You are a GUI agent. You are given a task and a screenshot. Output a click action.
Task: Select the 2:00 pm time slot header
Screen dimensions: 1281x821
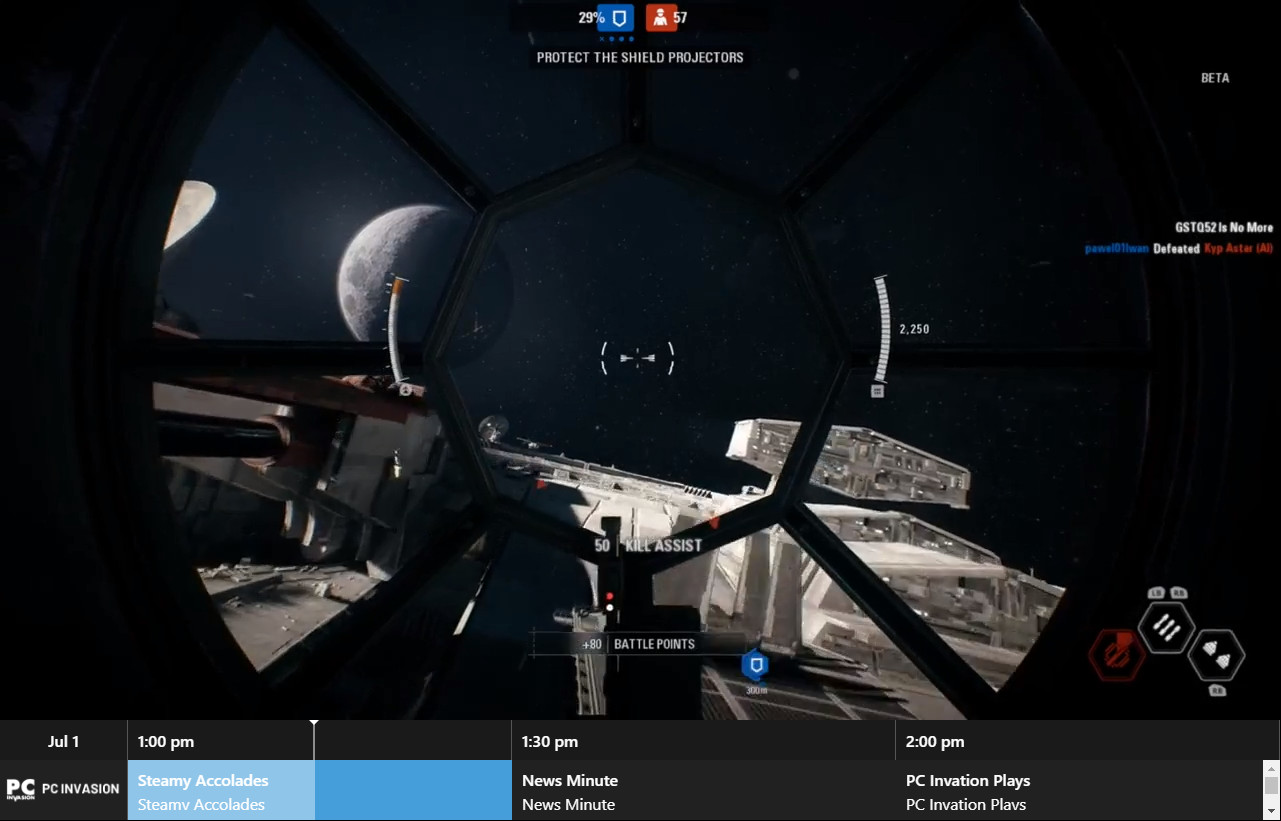935,741
